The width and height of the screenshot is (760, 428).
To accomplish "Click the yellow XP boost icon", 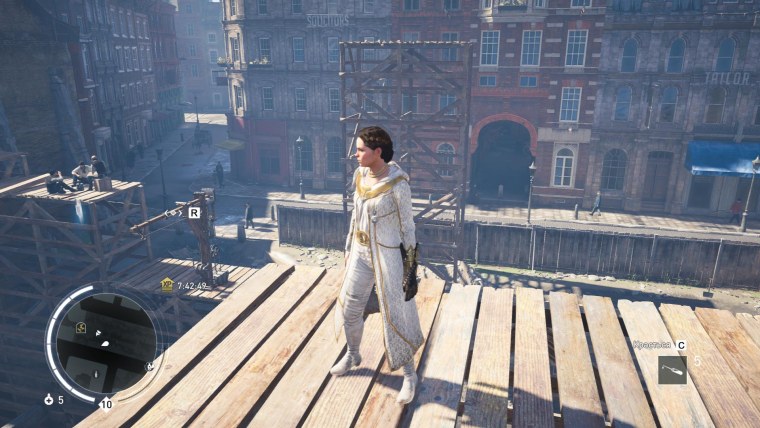I will tap(167, 284).
